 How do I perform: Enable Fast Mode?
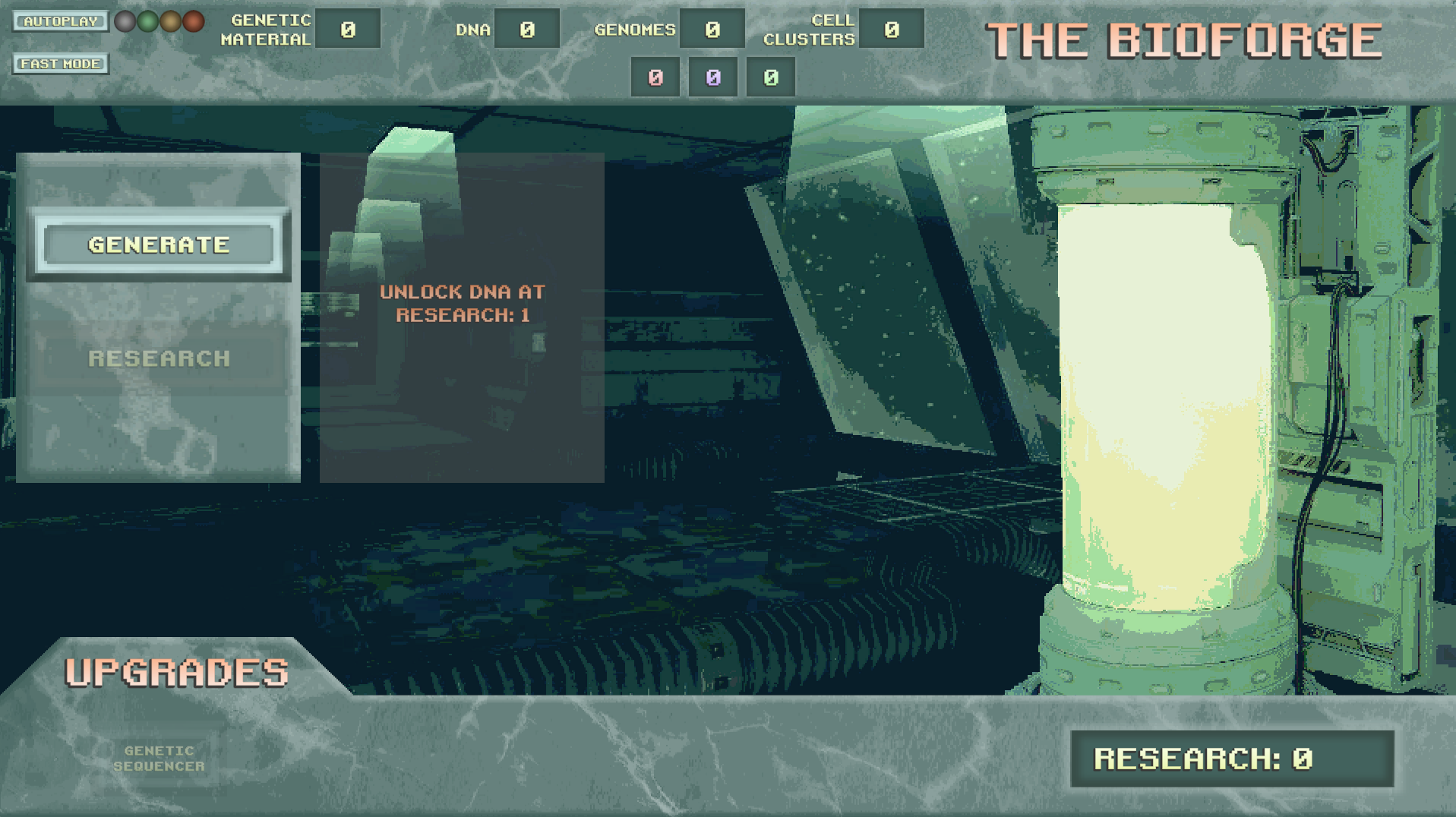(x=60, y=64)
